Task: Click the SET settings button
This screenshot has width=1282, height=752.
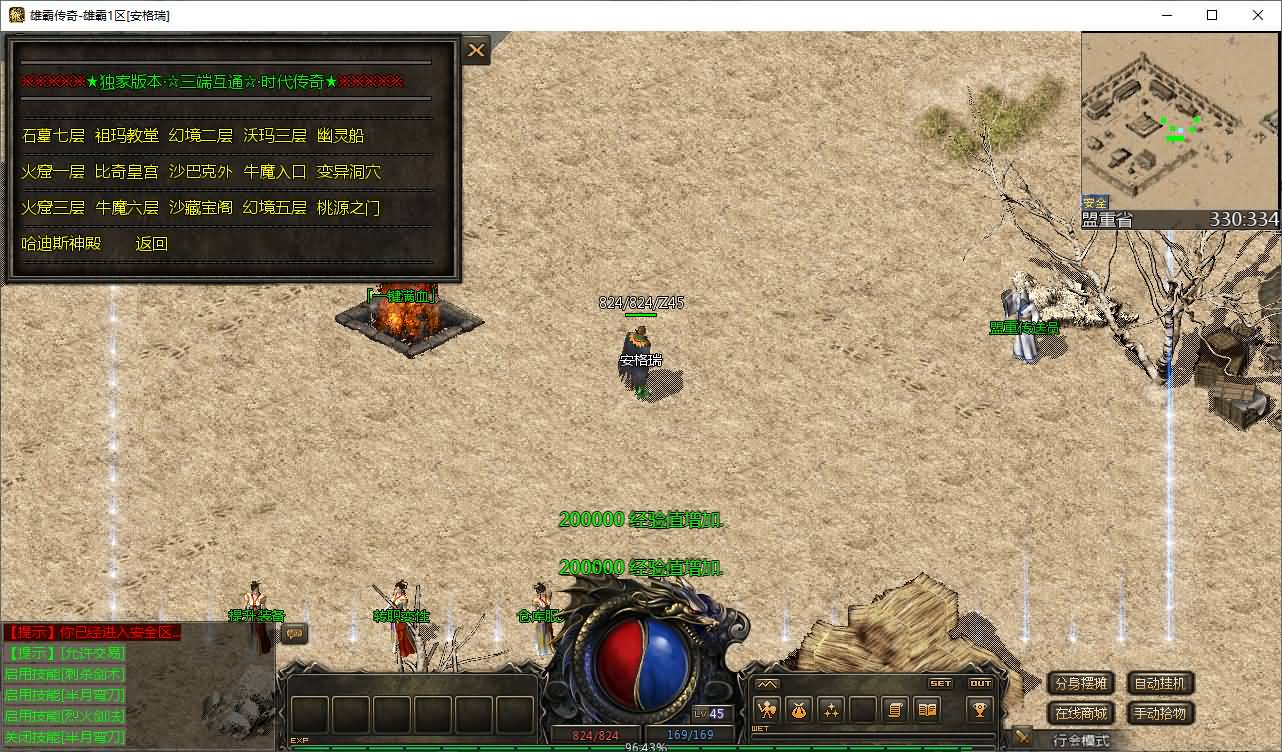Action: [x=941, y=684]
